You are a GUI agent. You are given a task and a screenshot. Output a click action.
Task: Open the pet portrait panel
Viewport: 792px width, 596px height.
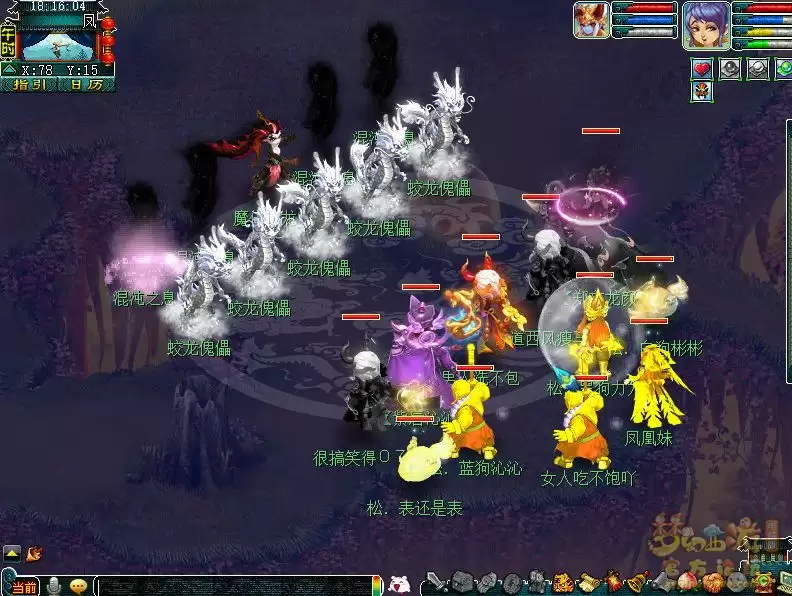click(x=590, y=19)
